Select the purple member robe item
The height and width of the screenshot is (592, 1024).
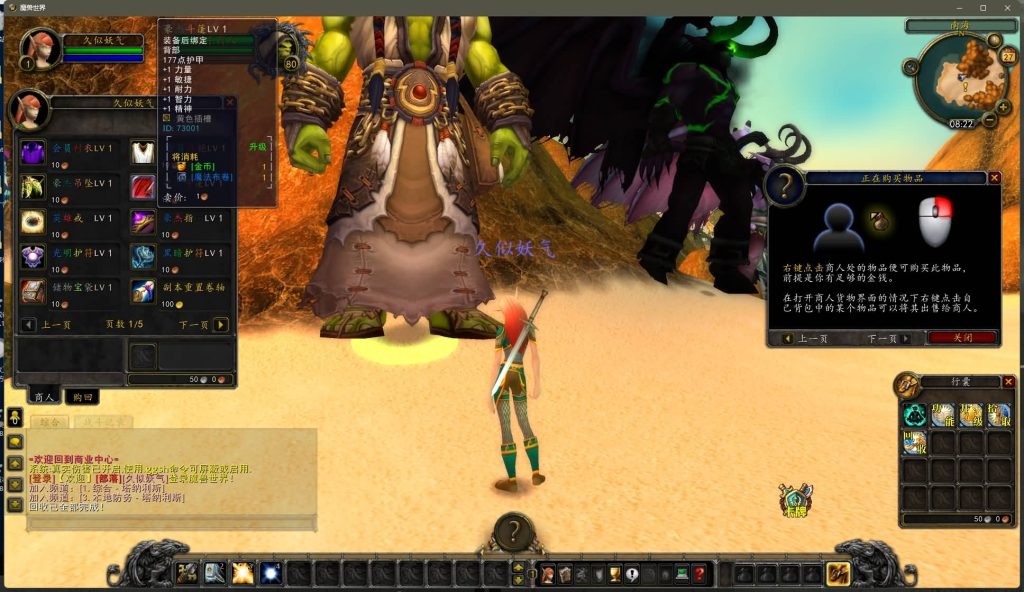coord(33,153)
